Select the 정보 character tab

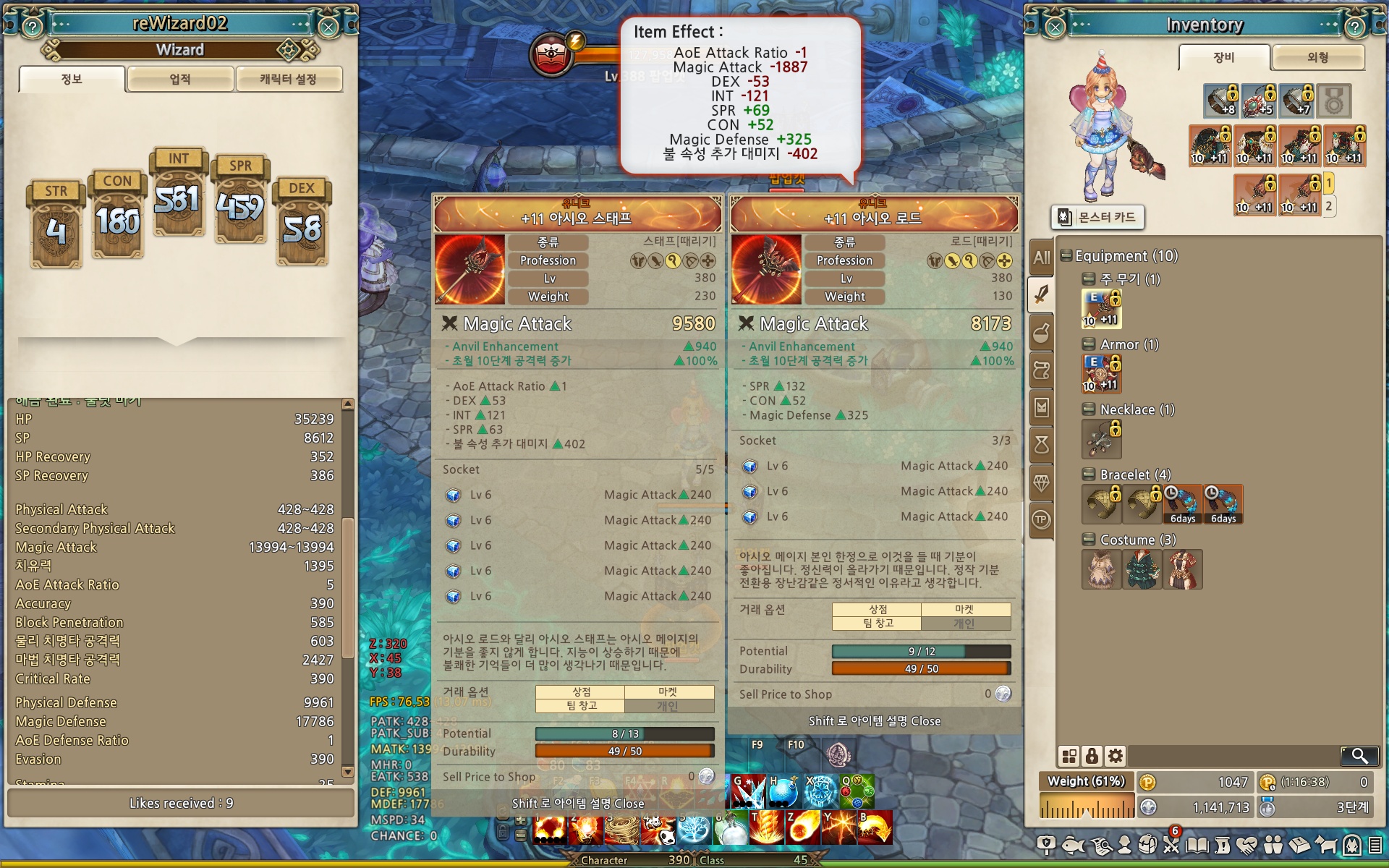click(x=72, y=79)
